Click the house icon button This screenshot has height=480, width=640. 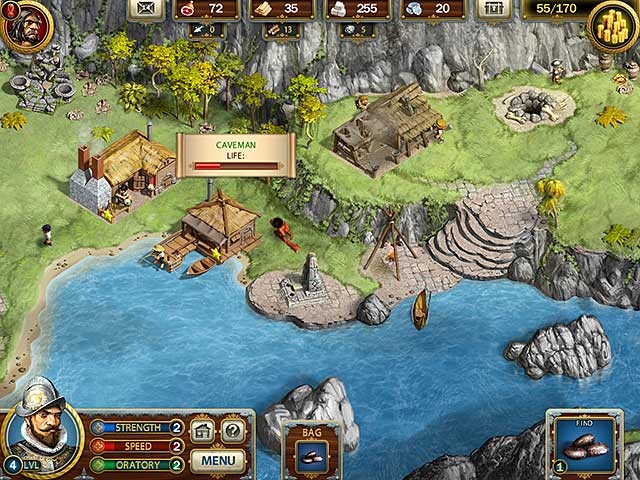[x=203, y=432]
